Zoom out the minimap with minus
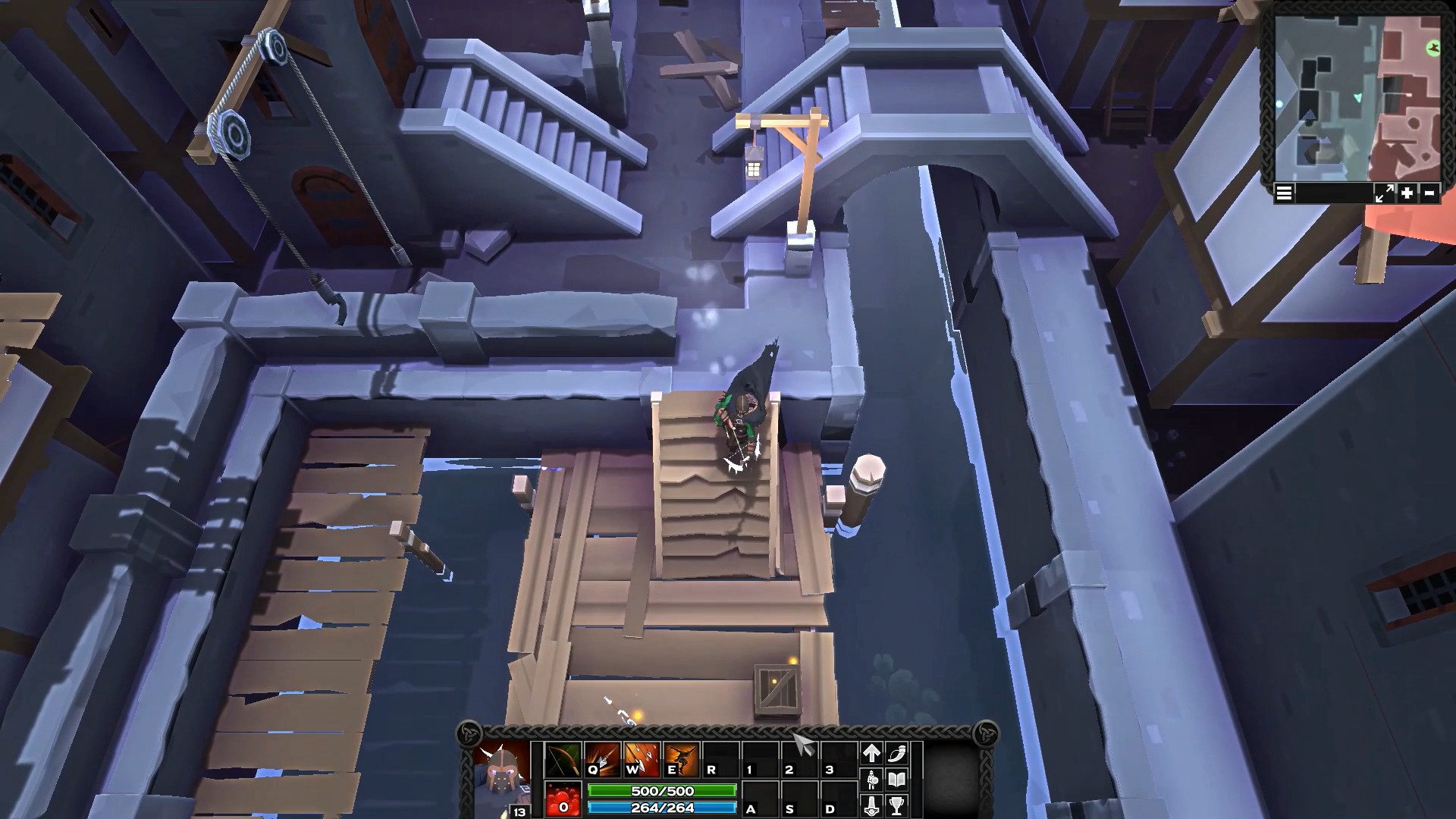The width and height of the screenshot is (1456, 819). pyautogui.click(x=1429, y=193)
